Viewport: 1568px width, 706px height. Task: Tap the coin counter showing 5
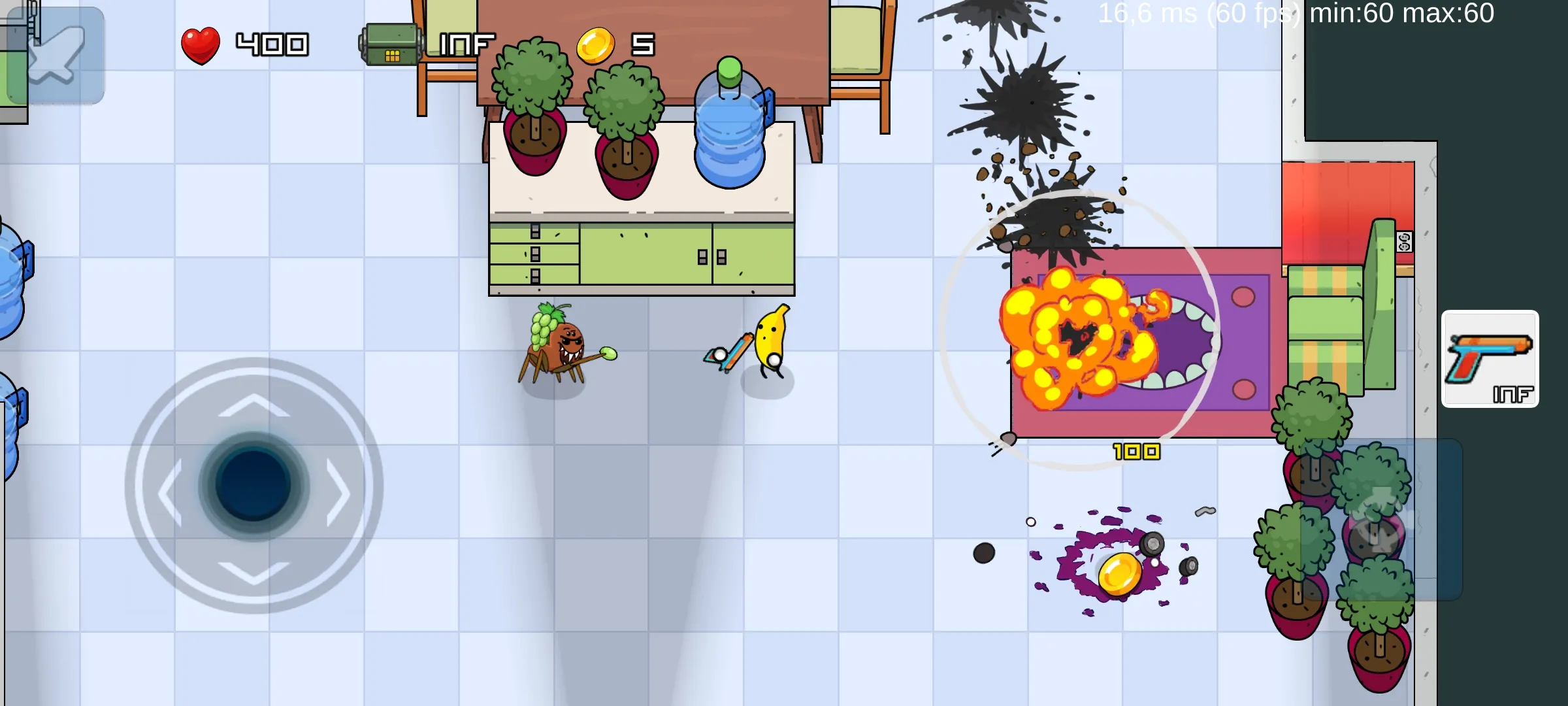point(642,46)
